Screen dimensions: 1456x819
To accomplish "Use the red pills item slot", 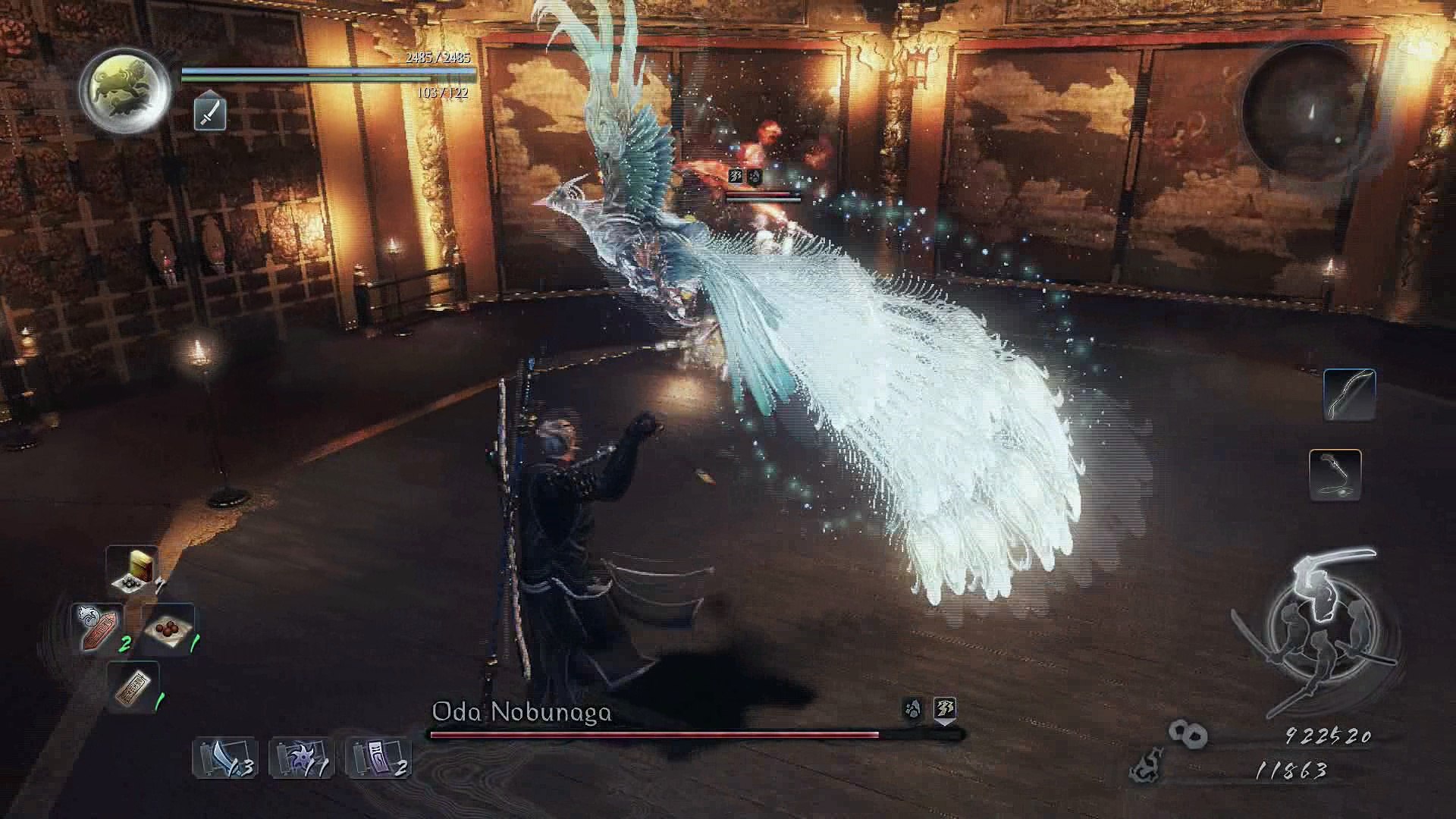I will 168,629.
